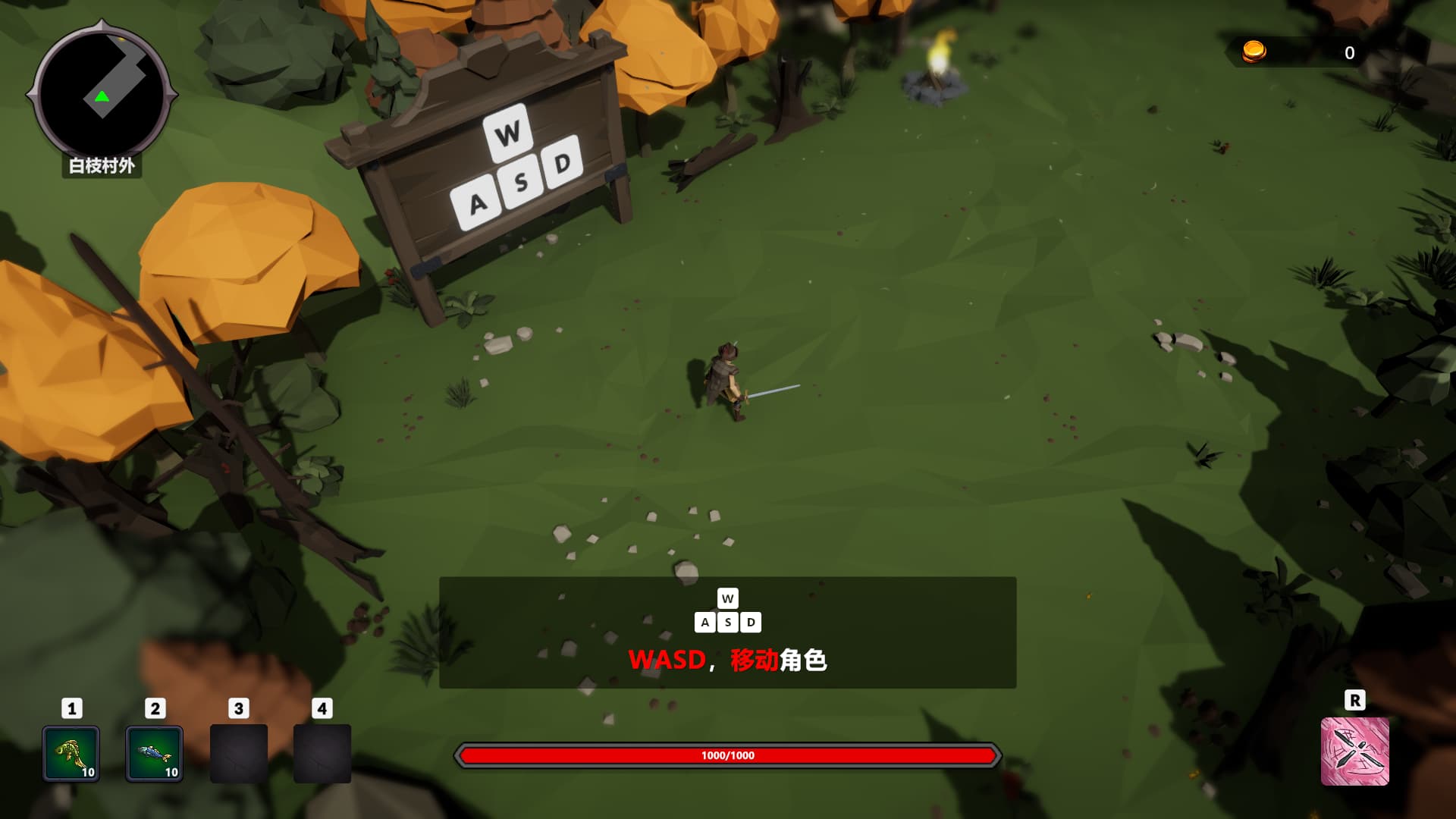Activate the pink crossed-blades skill

1354,752
